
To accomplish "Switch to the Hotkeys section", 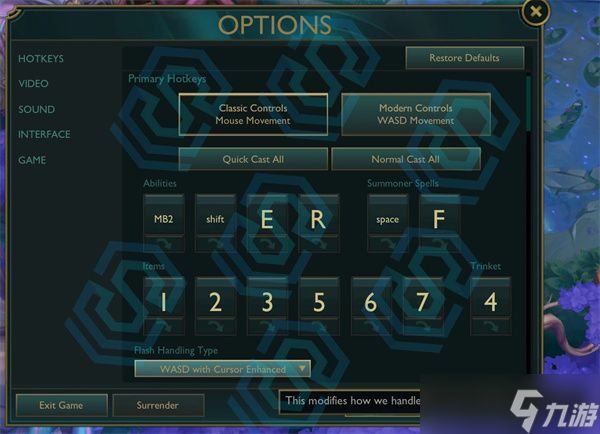I will click(41, 59).
